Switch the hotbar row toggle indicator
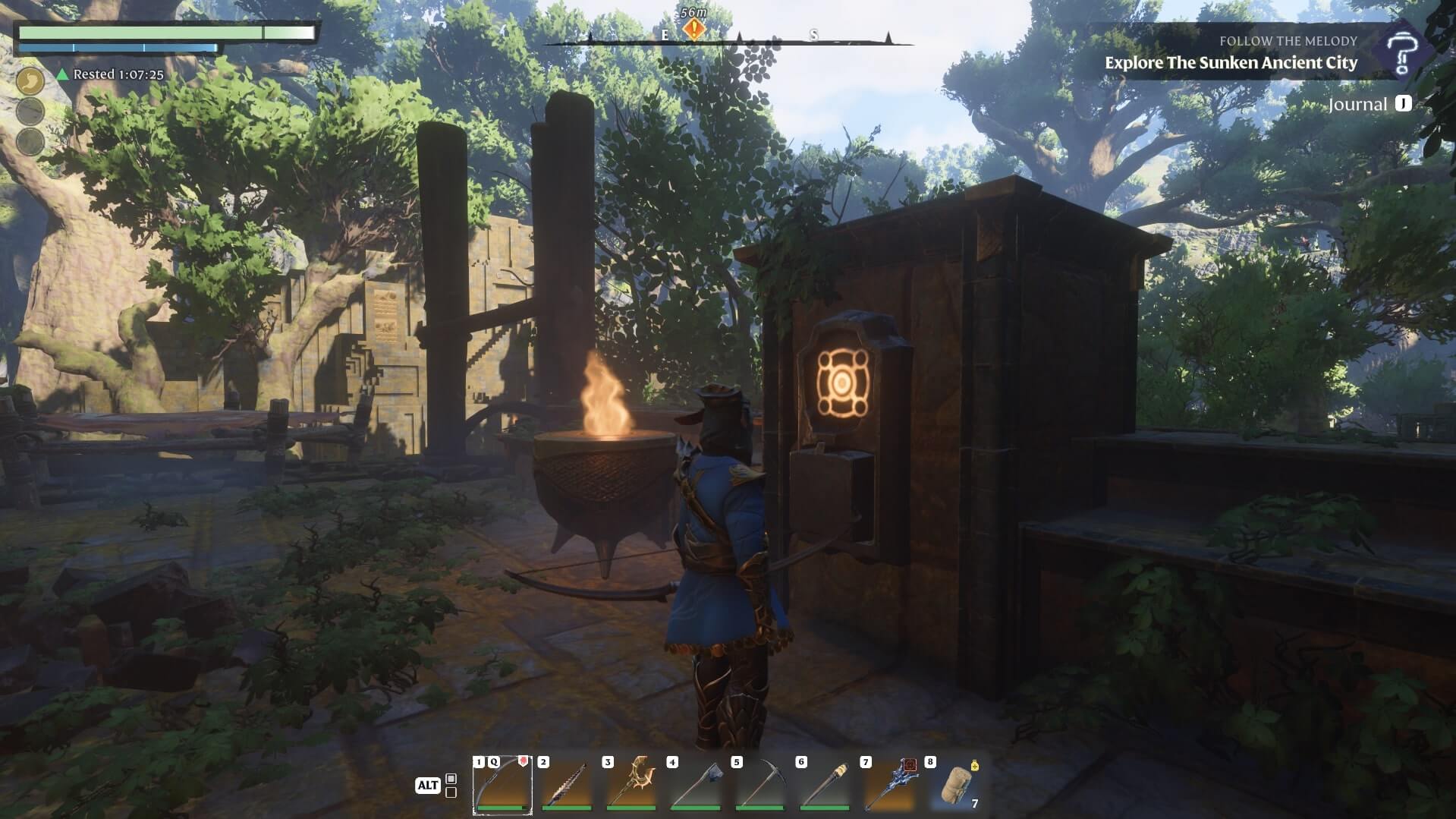This screenshot has height=819, width=1456. point(451,786)
